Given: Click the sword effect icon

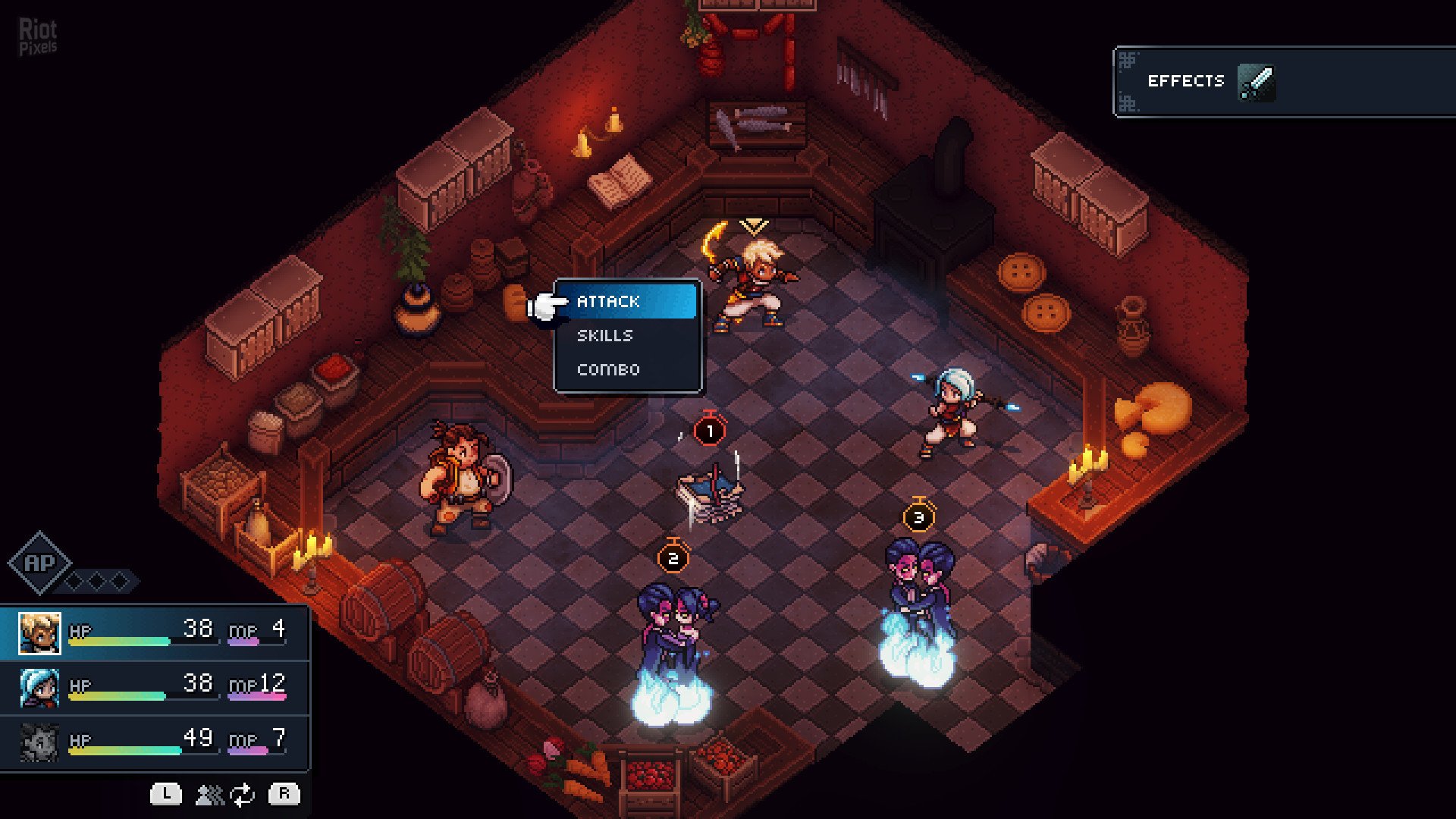Looking at the screenshot, I should tap(1256, 82).
